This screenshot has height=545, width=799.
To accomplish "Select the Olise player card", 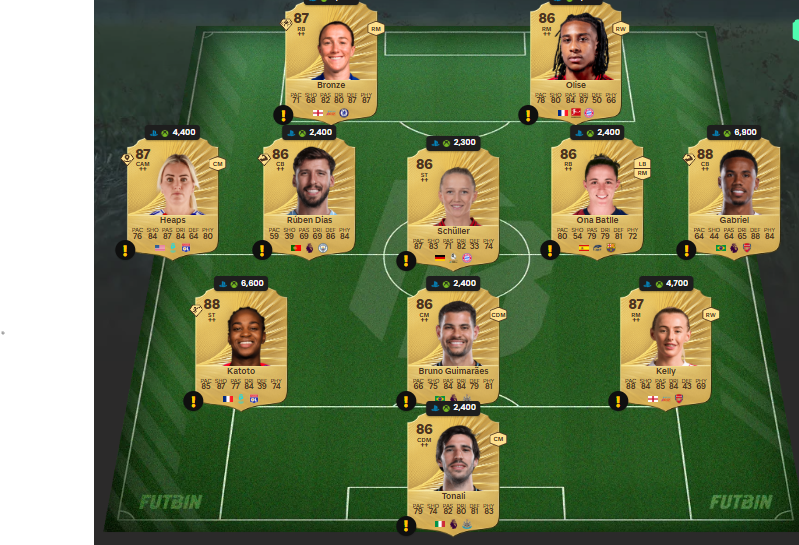I will (x=576, y=62).
